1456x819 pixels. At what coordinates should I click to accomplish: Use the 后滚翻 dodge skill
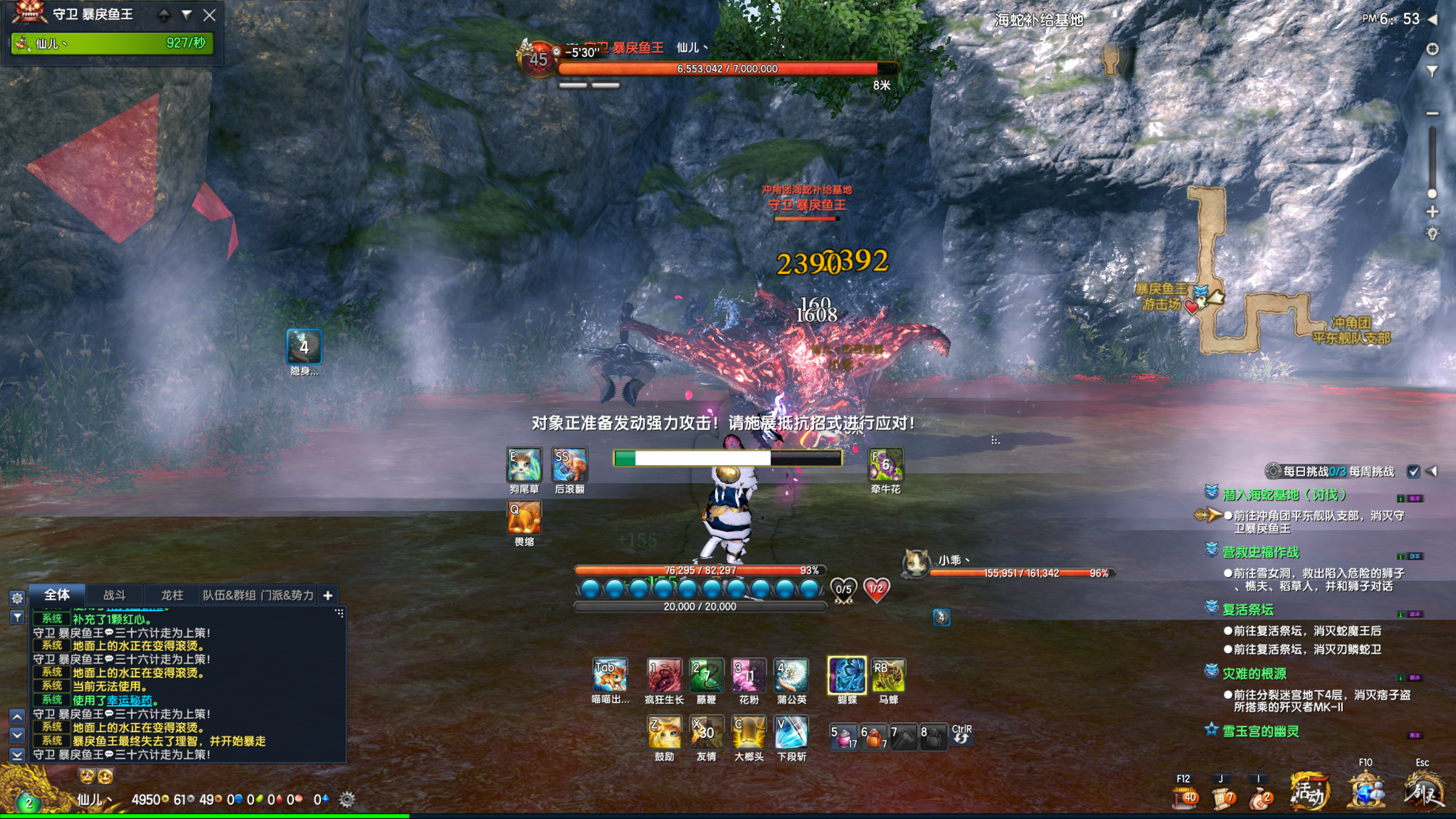(x=569, y=464)
